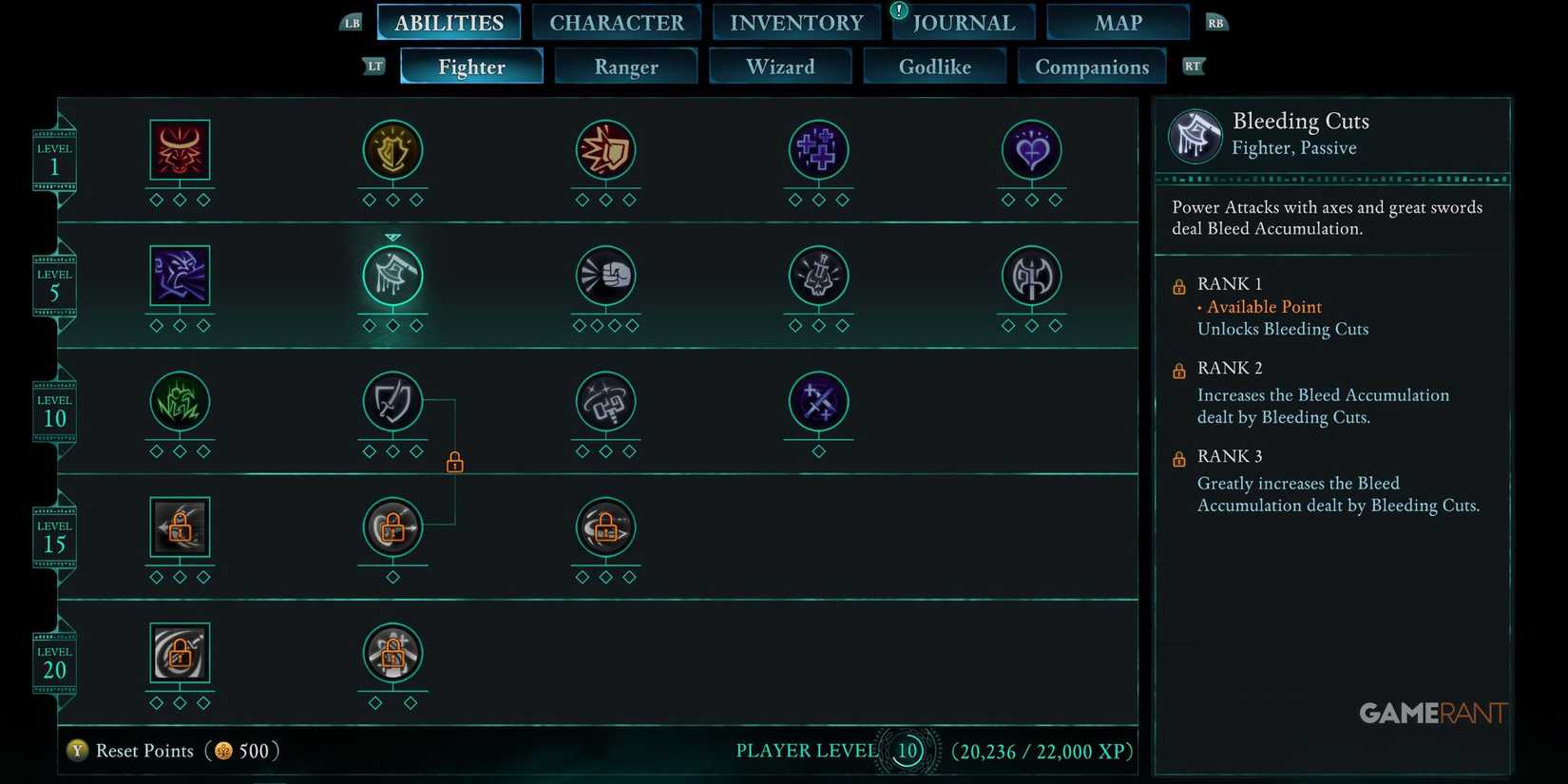1568x784 pixels.
Task: Select the double-bladed axe ability icon
Action: 1031,277
